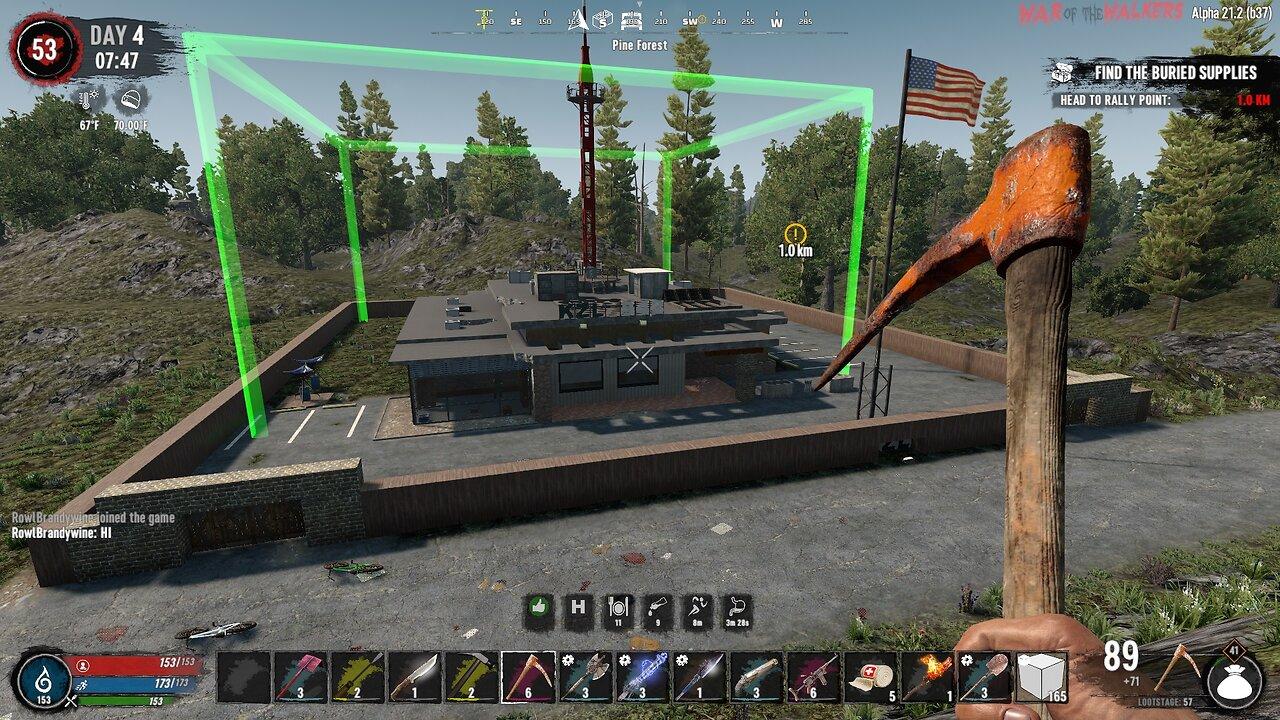Select the pistol hotbar slot
1280x720 pixels.
click(x=757, y=676)
